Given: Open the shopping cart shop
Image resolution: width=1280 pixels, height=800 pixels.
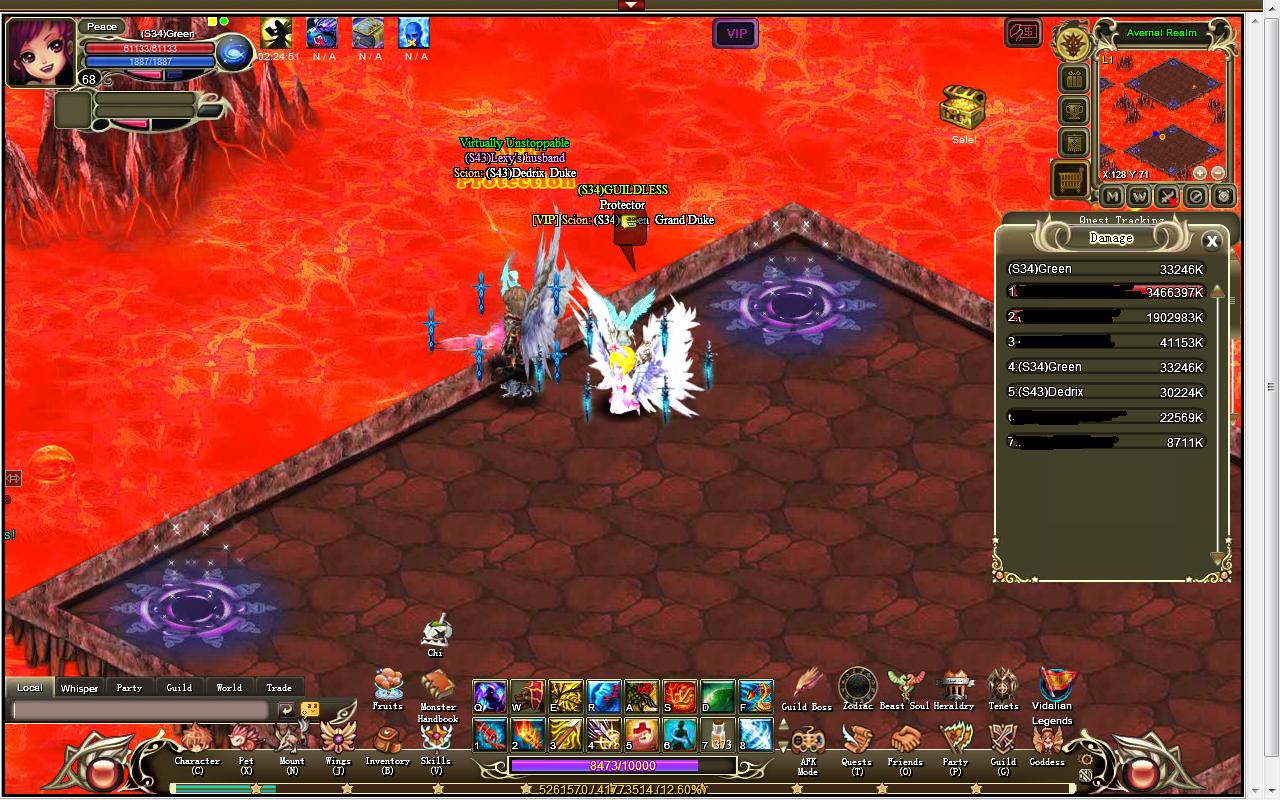Looking at the screenshot, I should tap(1070, 180).
